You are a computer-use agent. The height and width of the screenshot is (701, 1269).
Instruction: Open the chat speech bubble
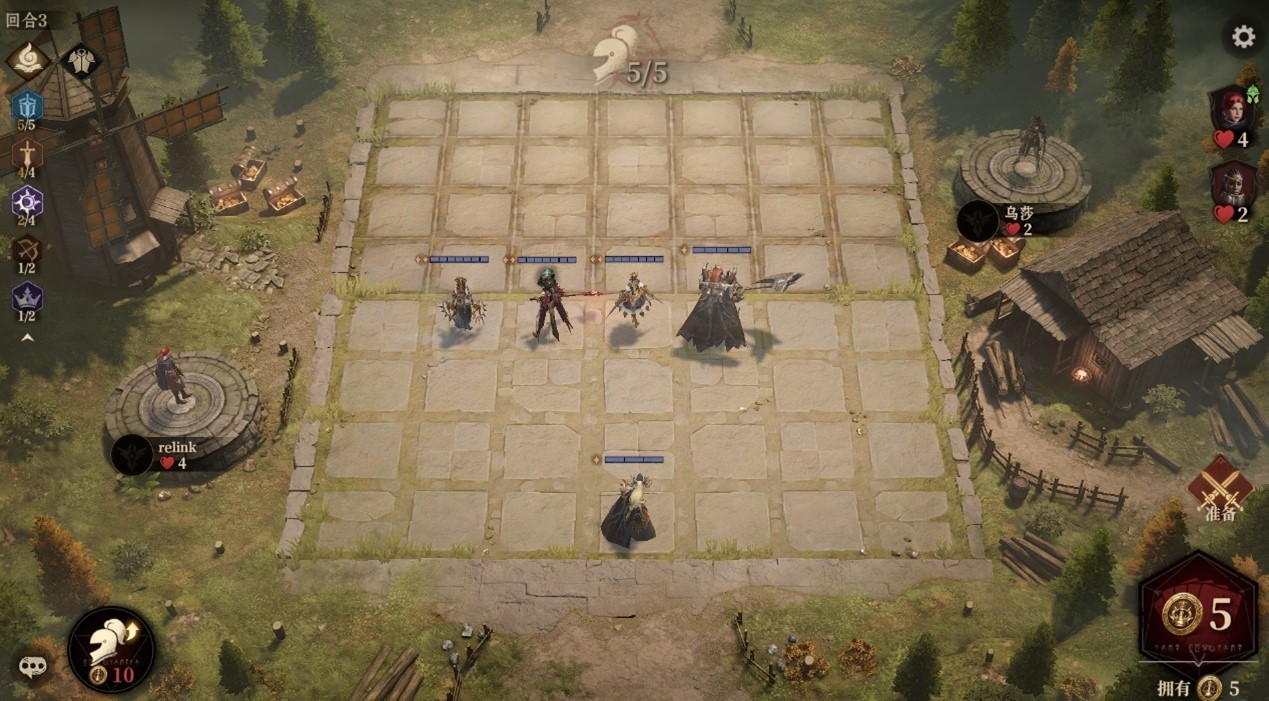(33, 666)
